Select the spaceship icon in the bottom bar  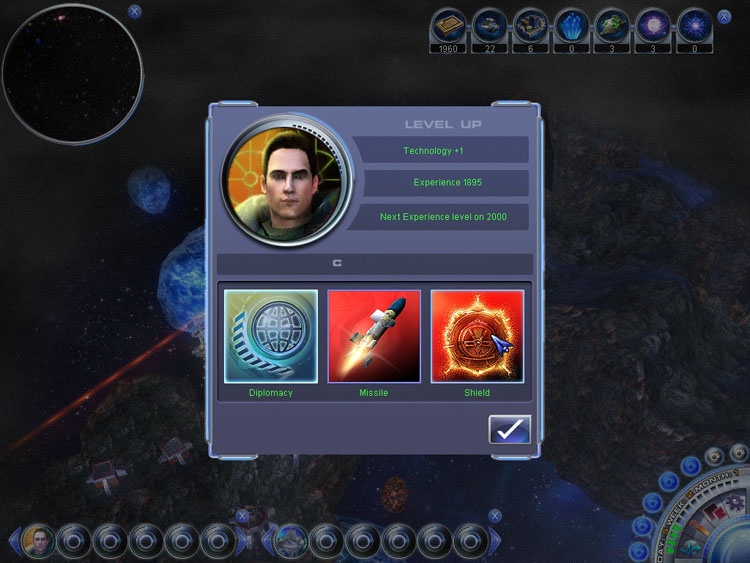291,541
